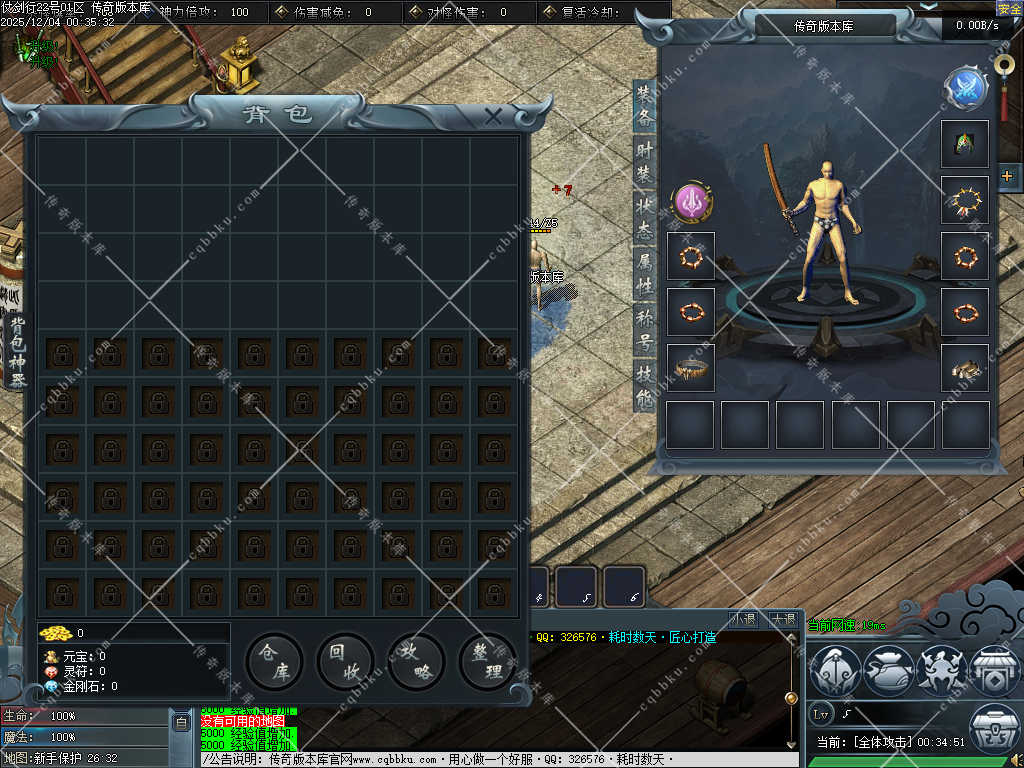Select the boots equipment slot

coord(965,369)
